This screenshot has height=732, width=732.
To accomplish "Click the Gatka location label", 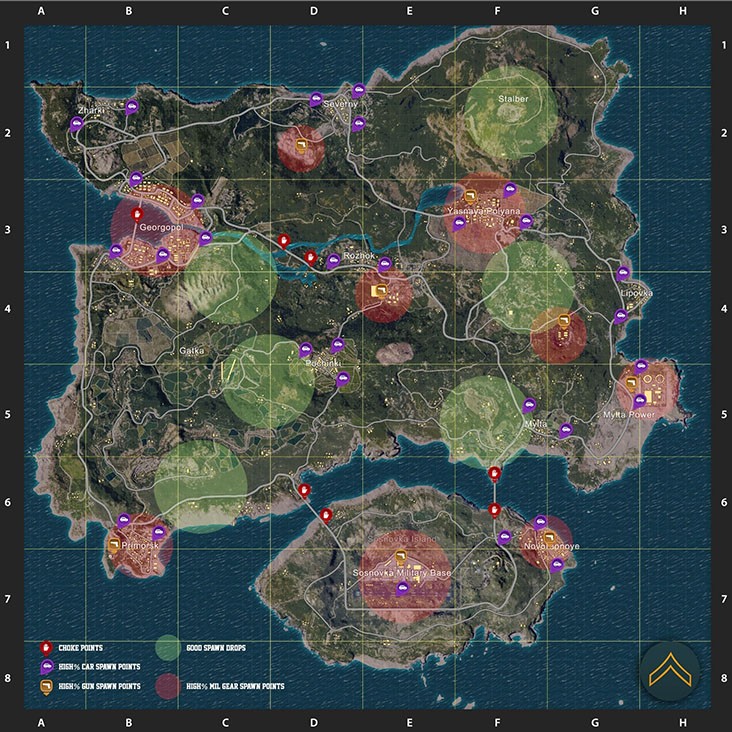I will pos(190,351).
